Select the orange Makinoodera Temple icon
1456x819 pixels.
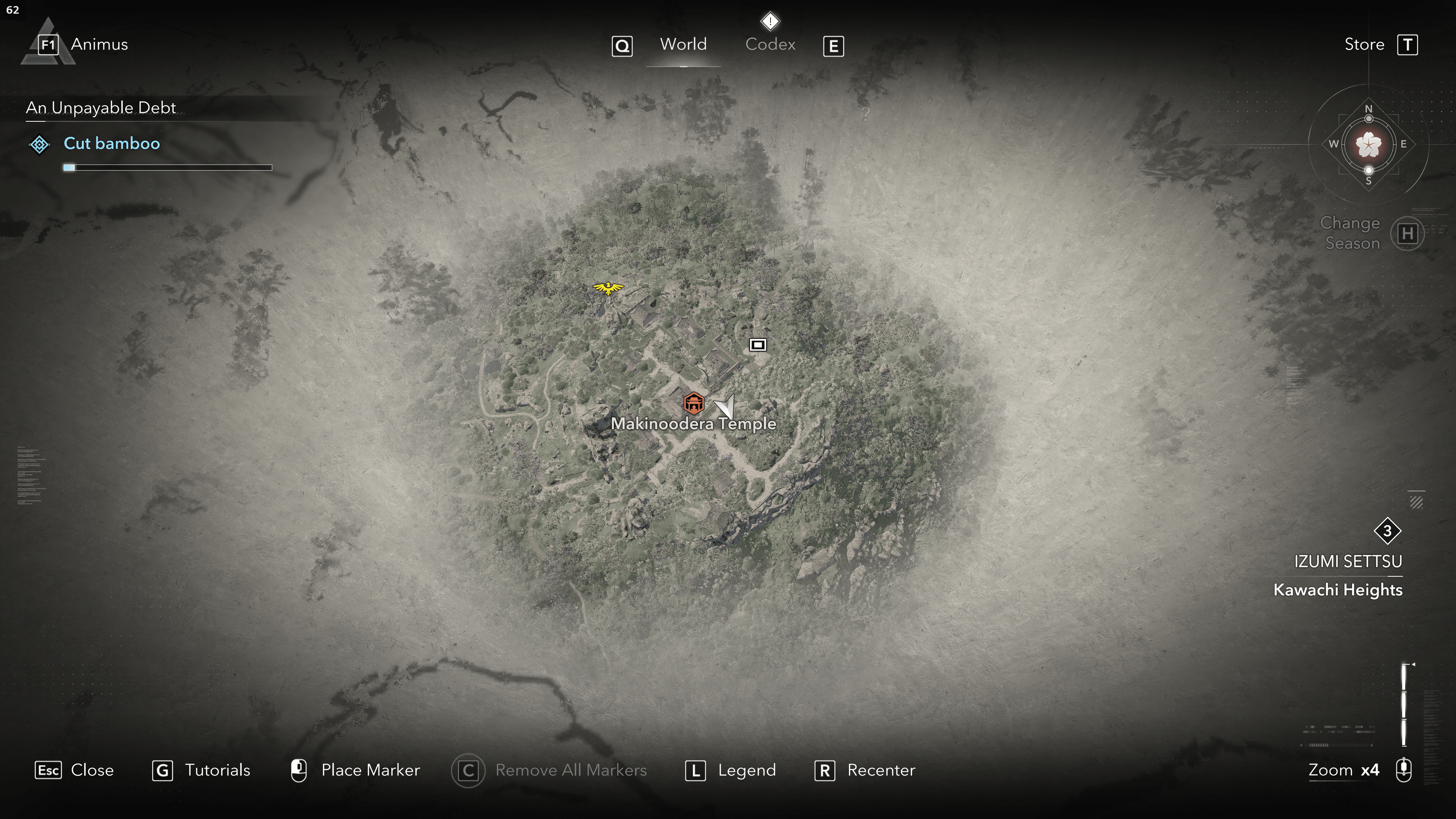pos(693,403)
